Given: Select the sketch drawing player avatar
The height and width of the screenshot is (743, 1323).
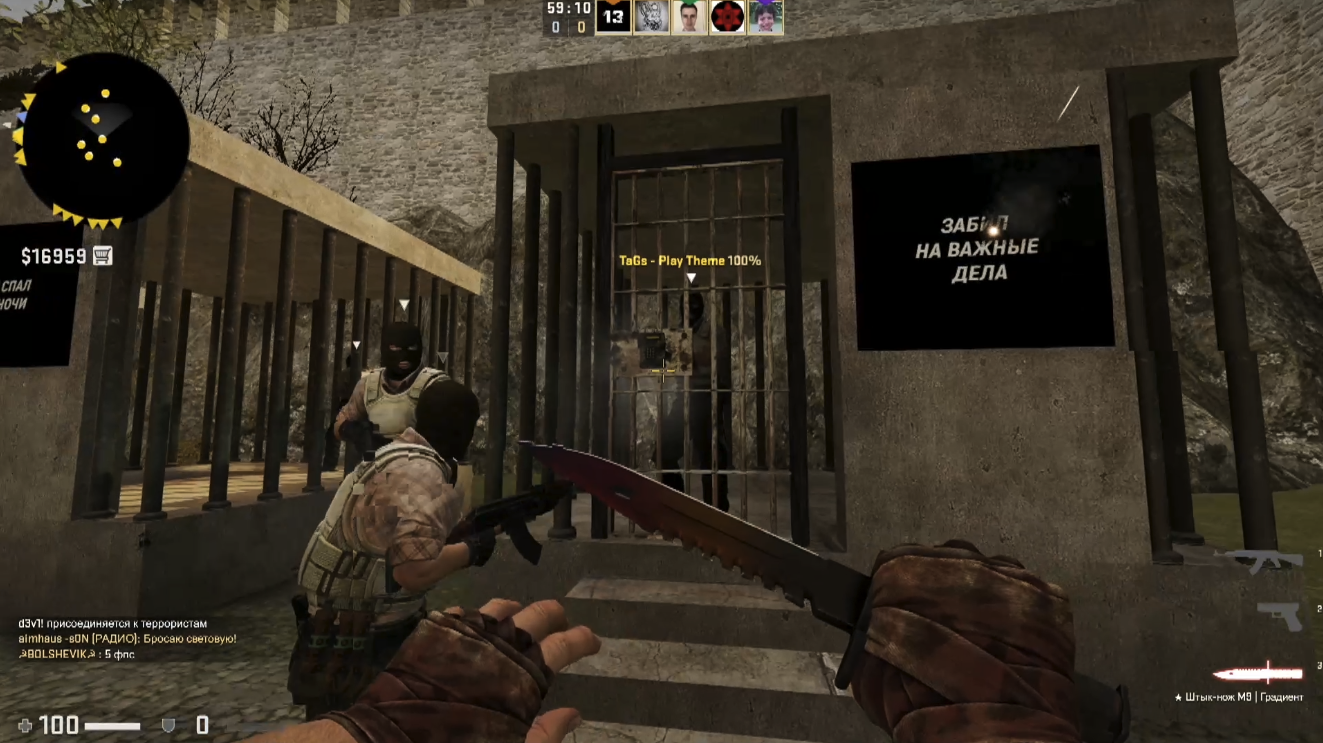Looking at the screenshot, I should click(x=651, y=17).
